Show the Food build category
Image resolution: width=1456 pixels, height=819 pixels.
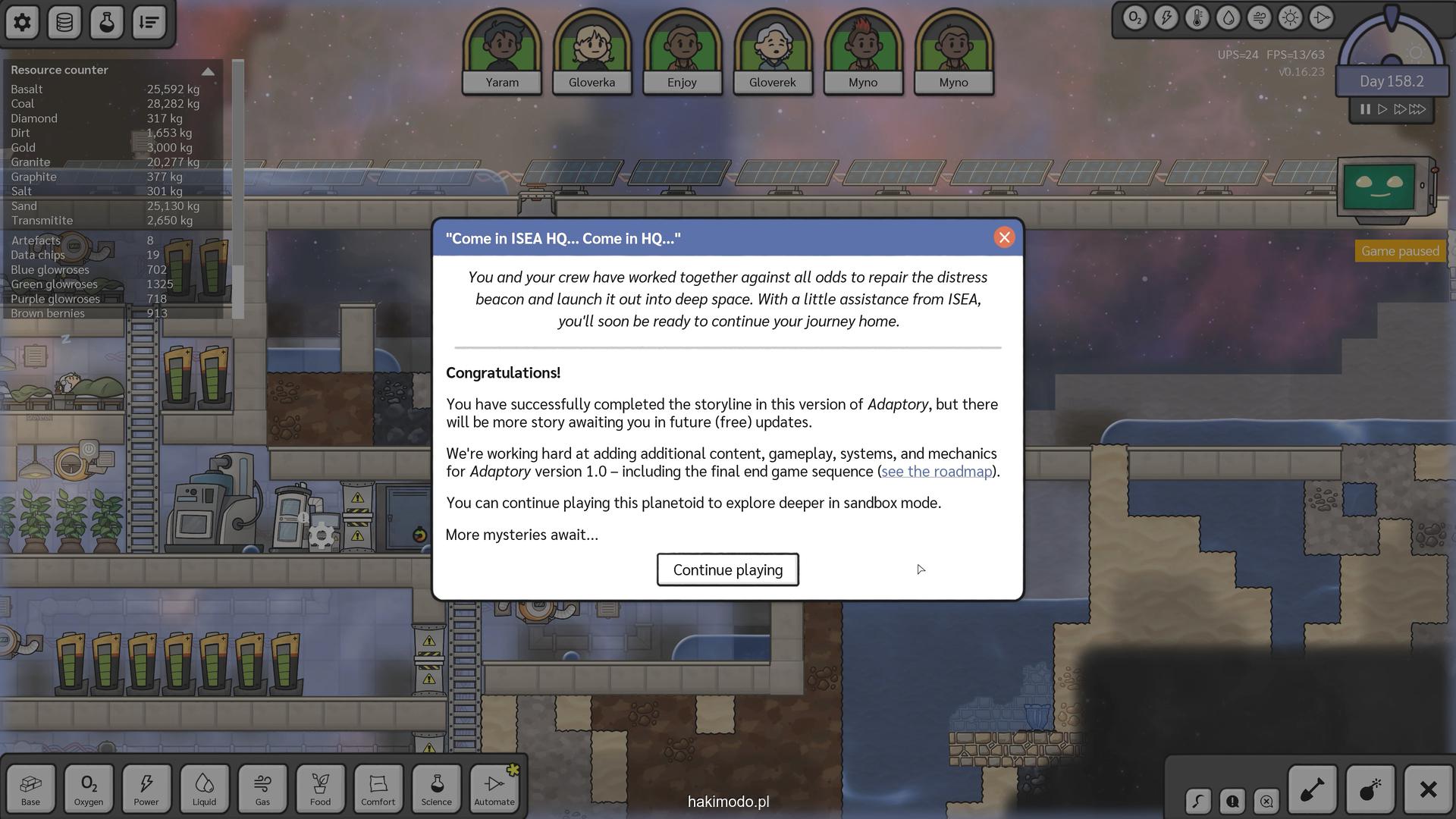point(320,789)
